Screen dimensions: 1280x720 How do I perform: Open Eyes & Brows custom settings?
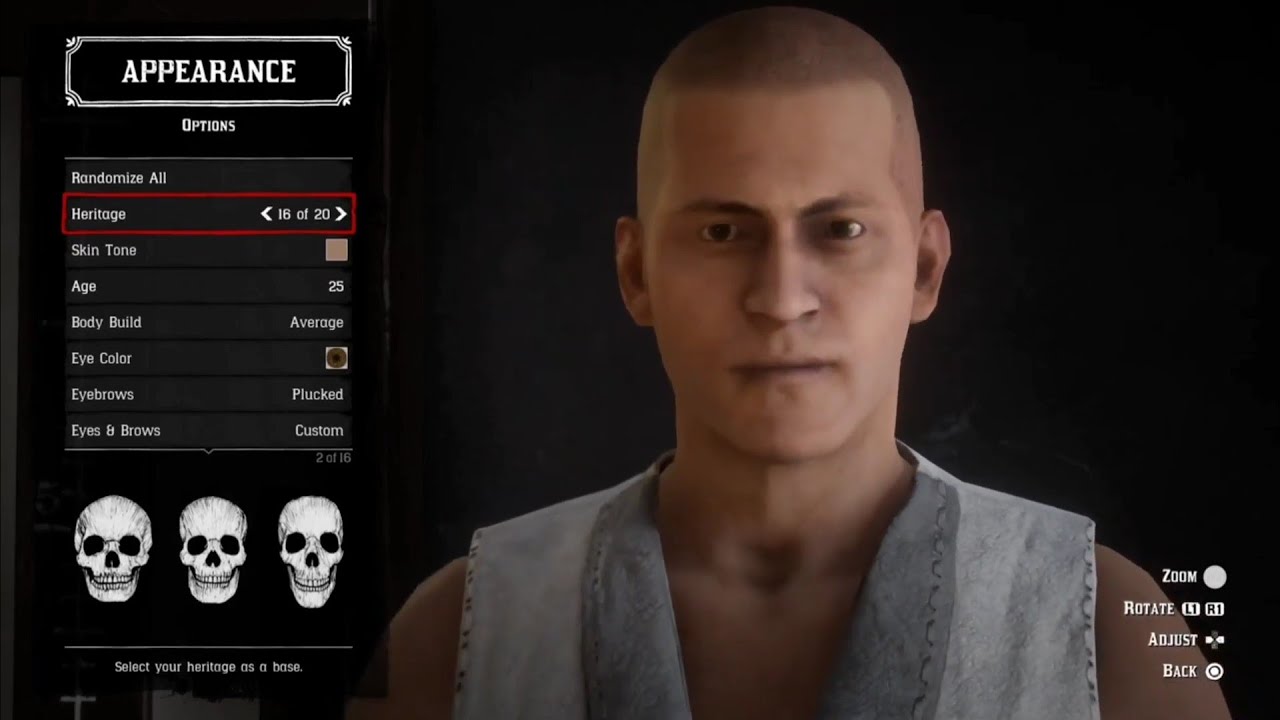208,430
